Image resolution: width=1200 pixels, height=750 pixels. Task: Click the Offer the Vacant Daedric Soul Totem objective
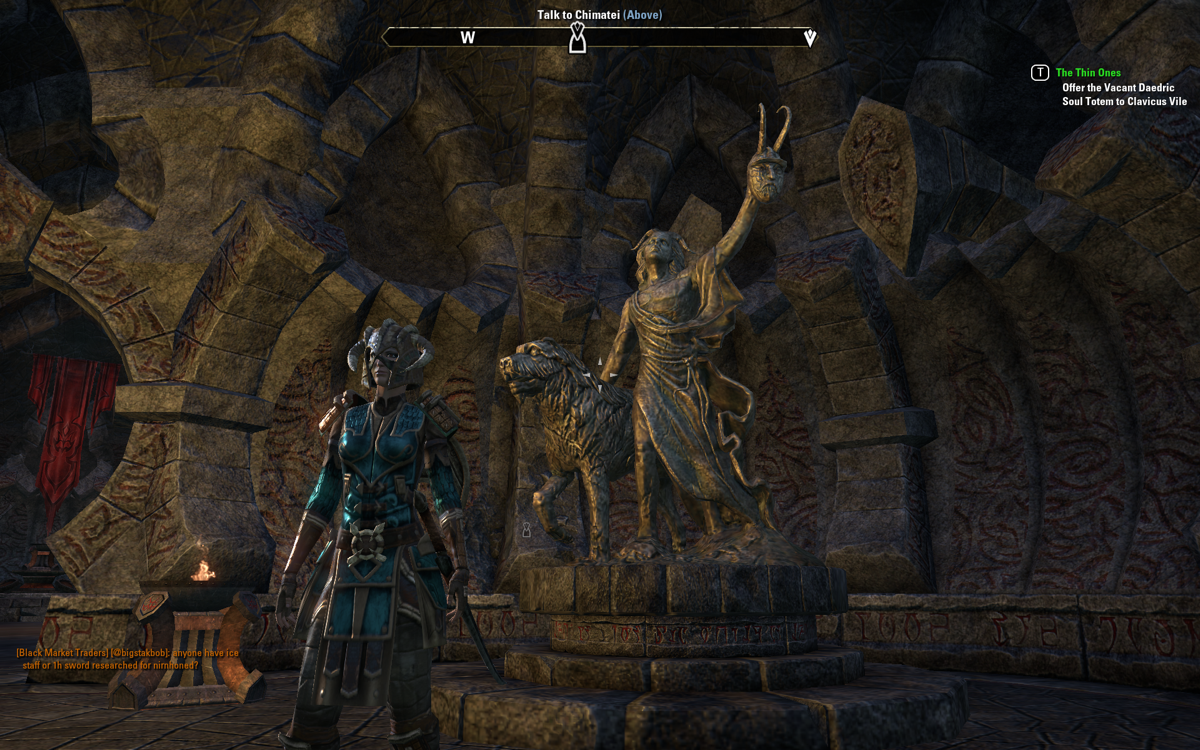tap(1124, 95)
